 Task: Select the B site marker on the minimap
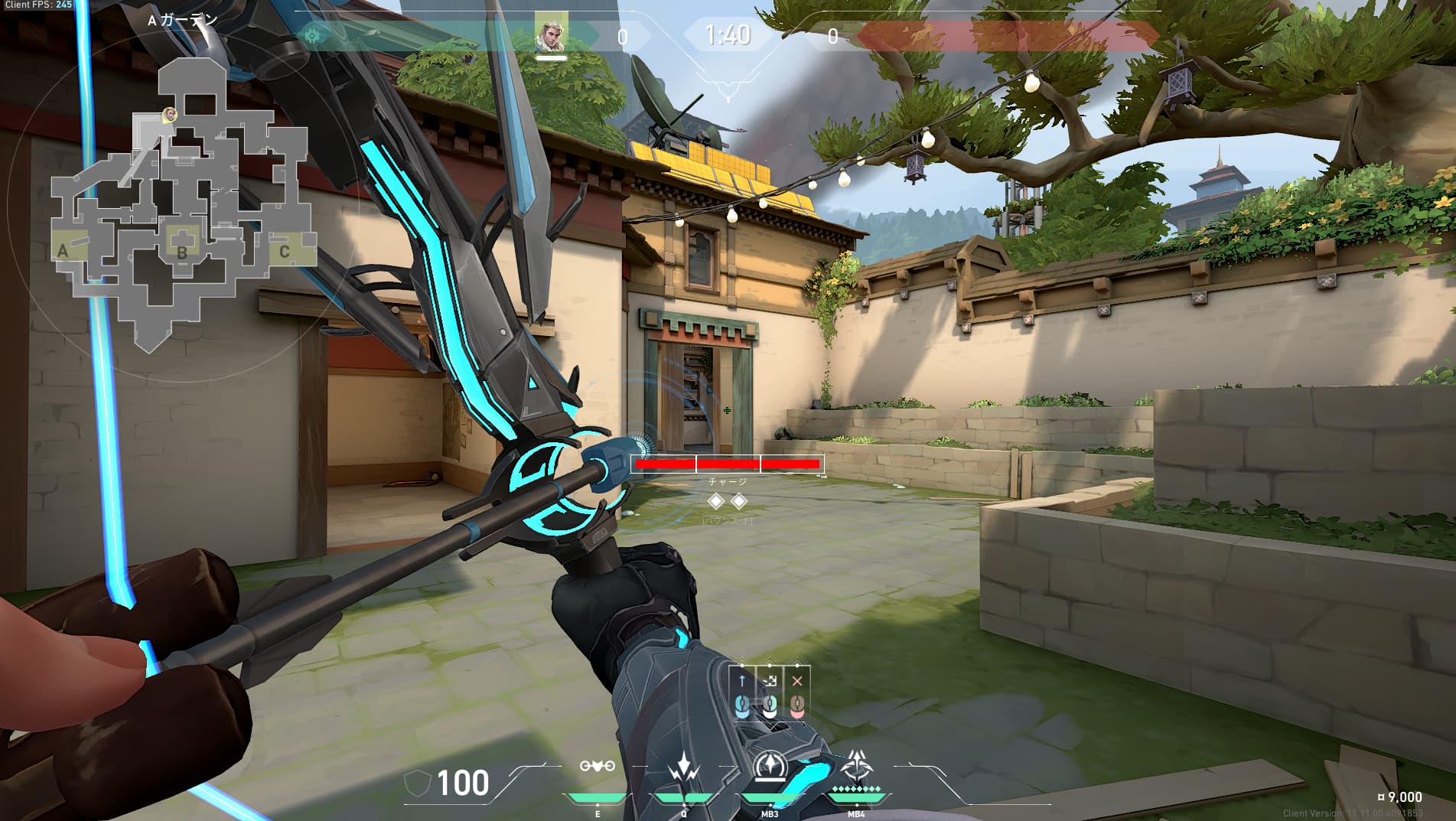(182, 252)
